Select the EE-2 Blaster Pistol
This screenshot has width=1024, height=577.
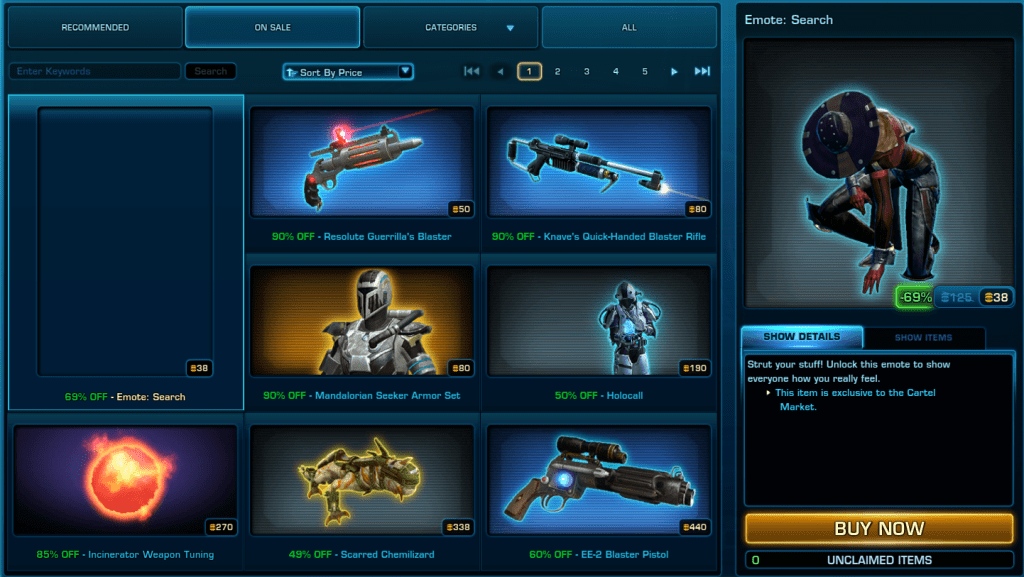coord(598,480)
